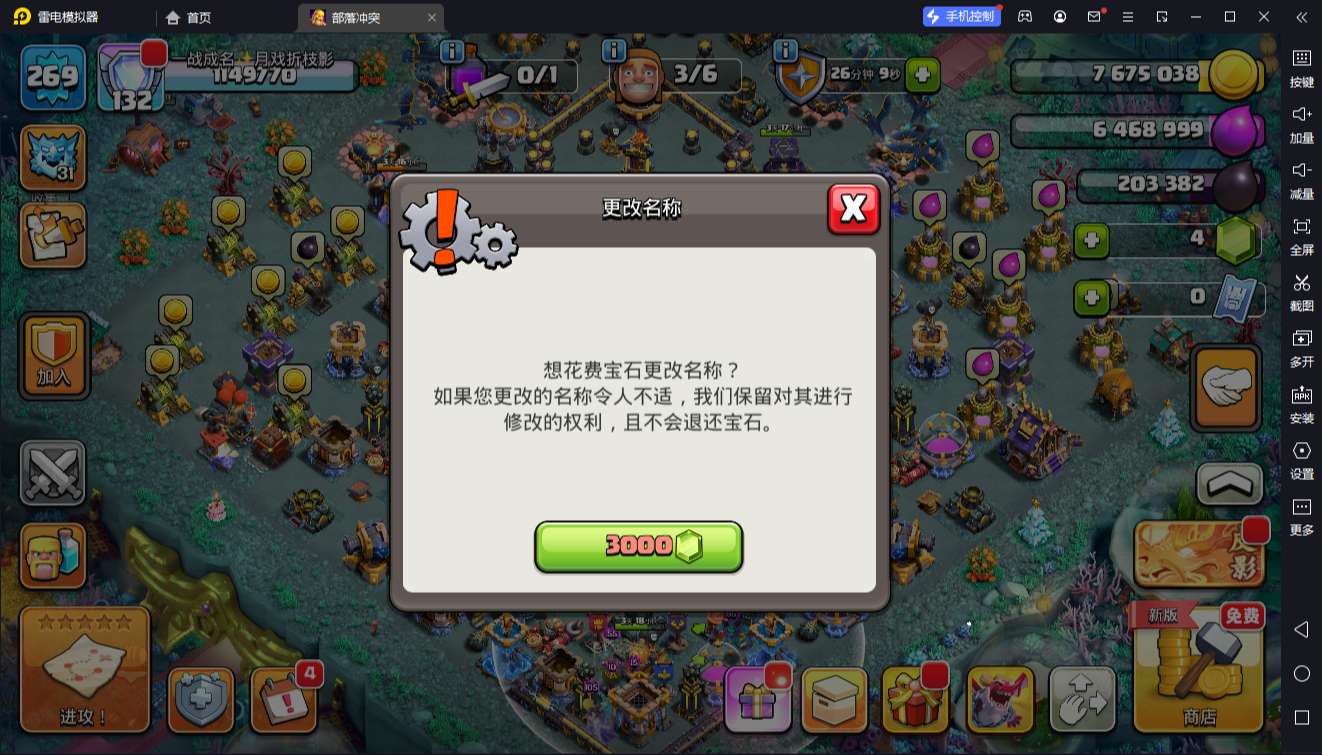Tap the 截图 screenshot icon in LDPlayer sidebar

tap(1302, 293)
